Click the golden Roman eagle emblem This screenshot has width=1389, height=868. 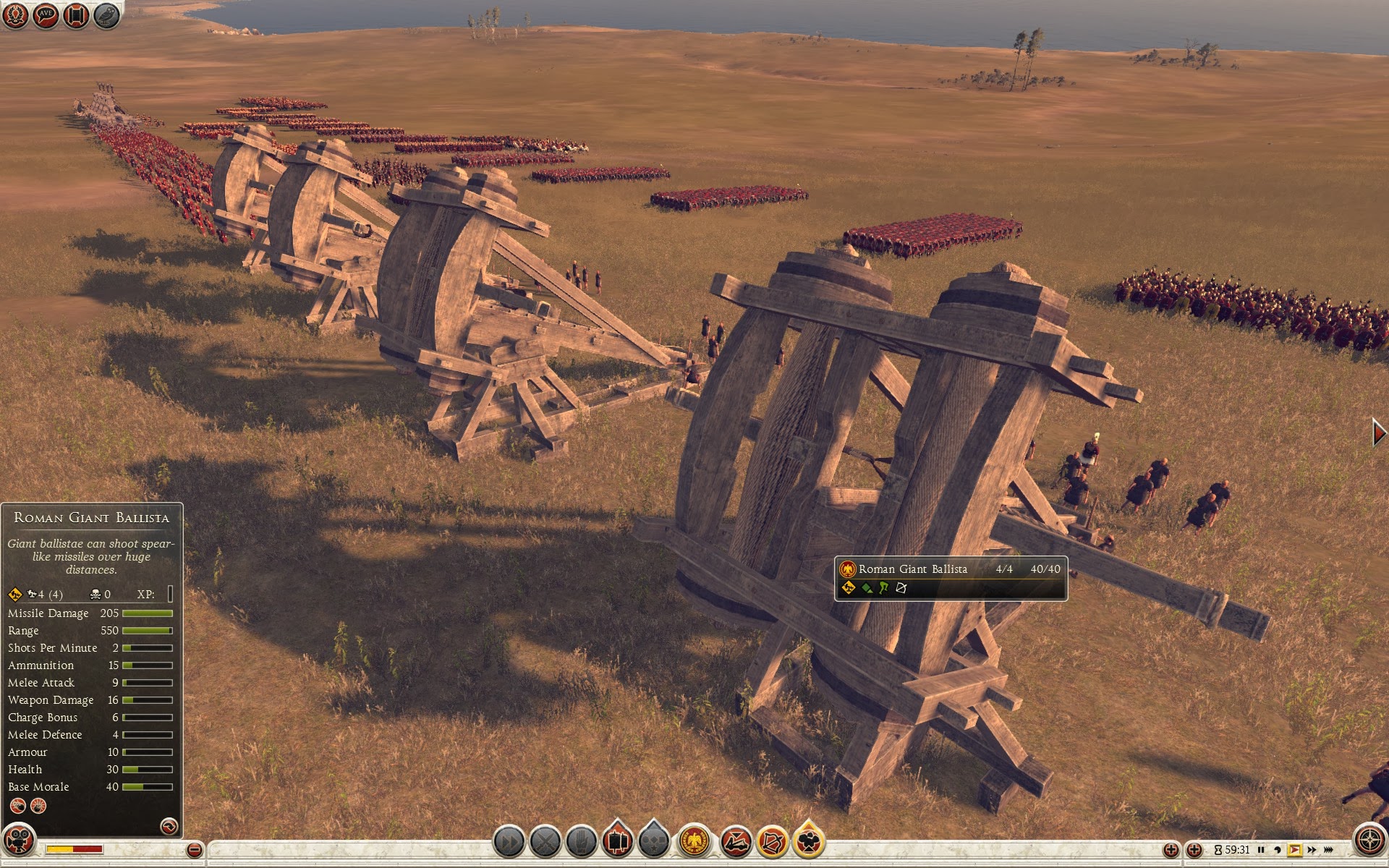[694, 842]
